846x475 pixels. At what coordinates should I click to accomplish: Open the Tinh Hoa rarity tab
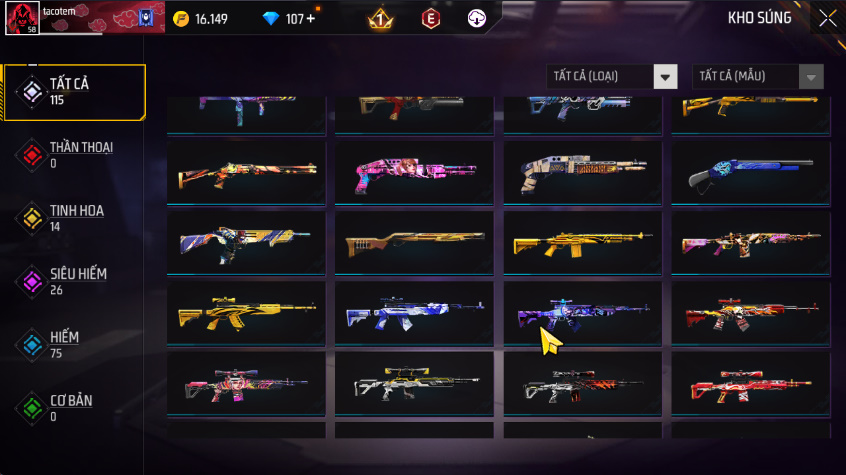click(x=74, y=218)
